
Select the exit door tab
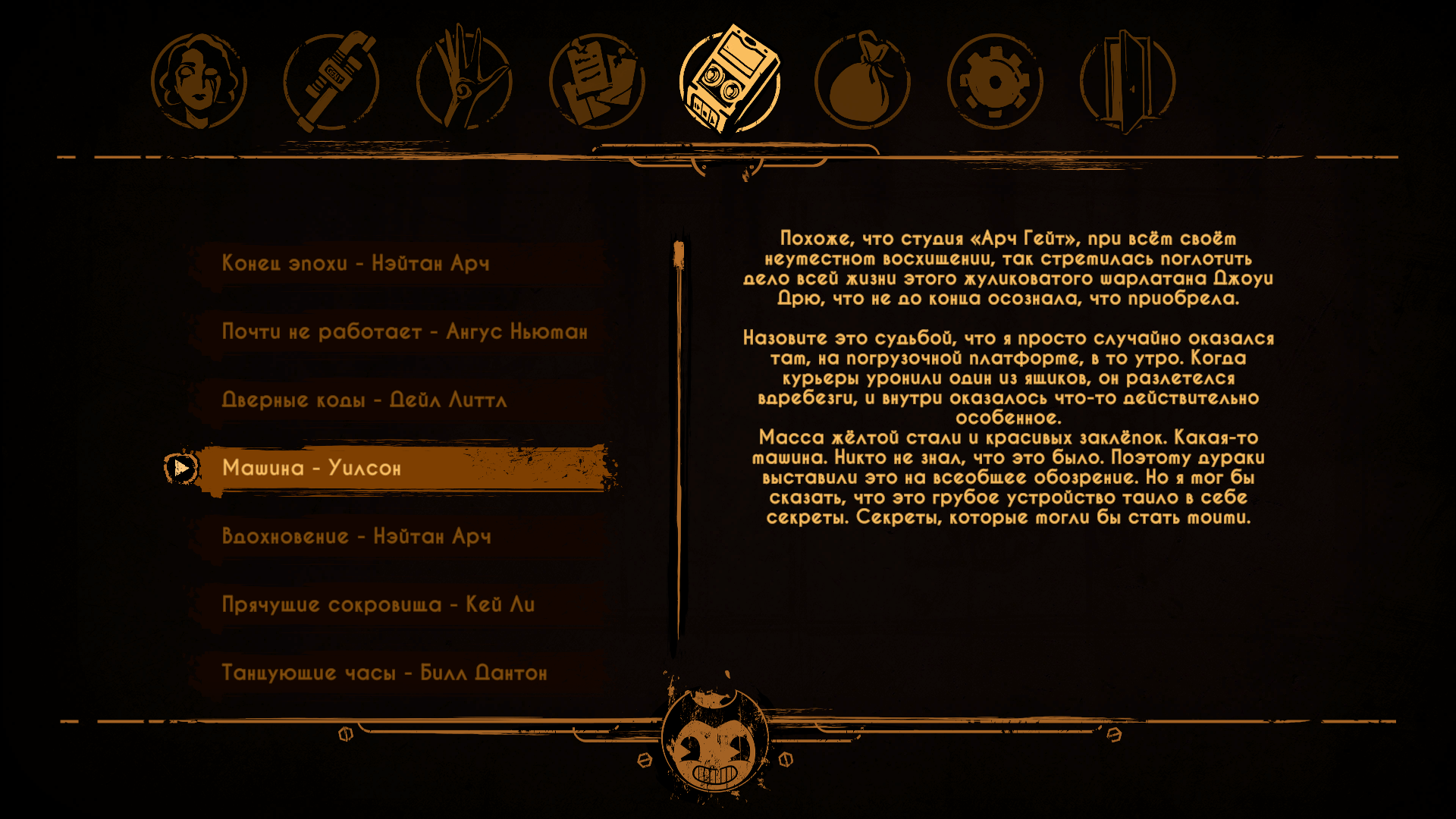coord(1128,81)
